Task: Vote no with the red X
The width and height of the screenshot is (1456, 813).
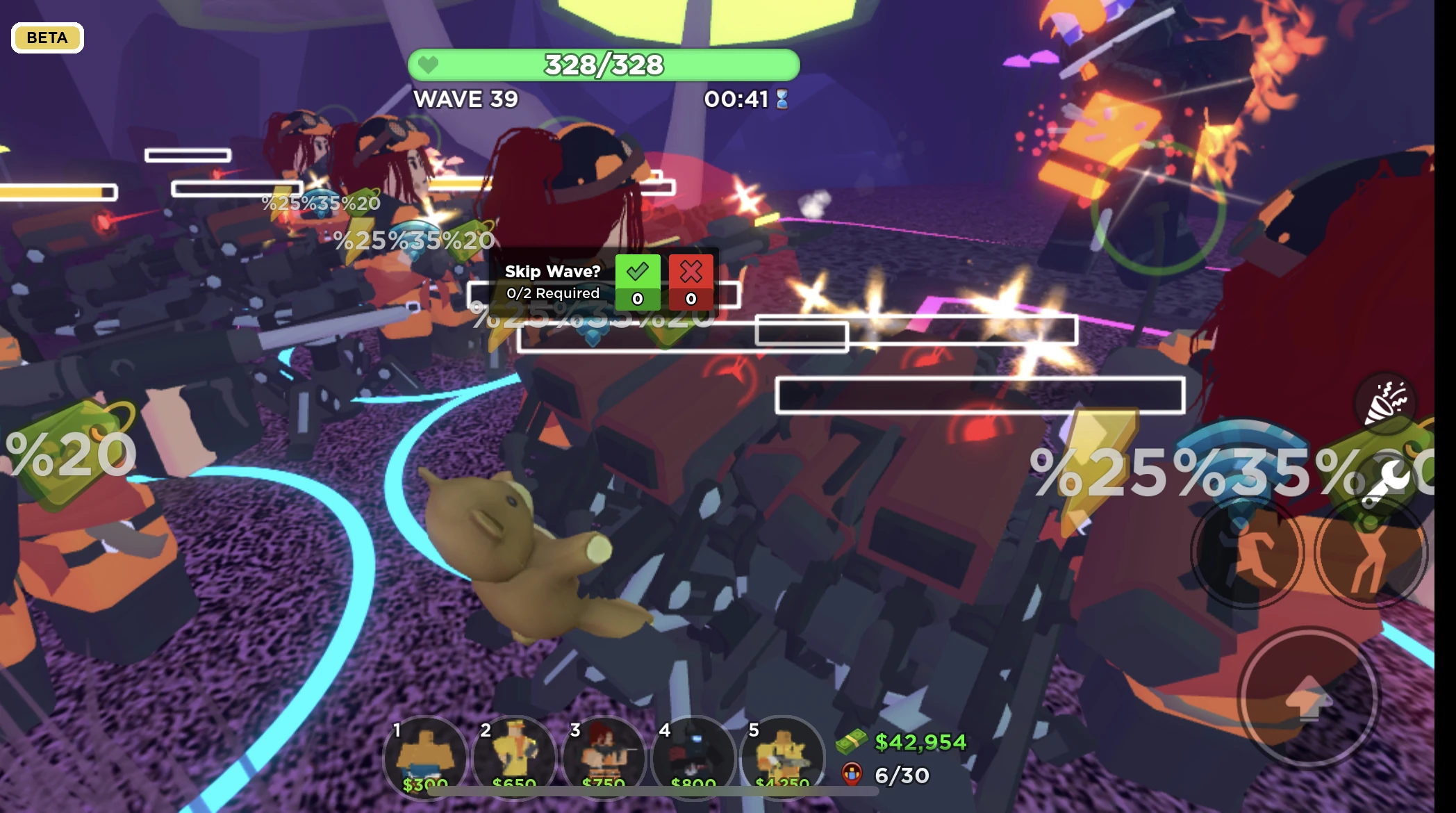Action: pos(691,272)
